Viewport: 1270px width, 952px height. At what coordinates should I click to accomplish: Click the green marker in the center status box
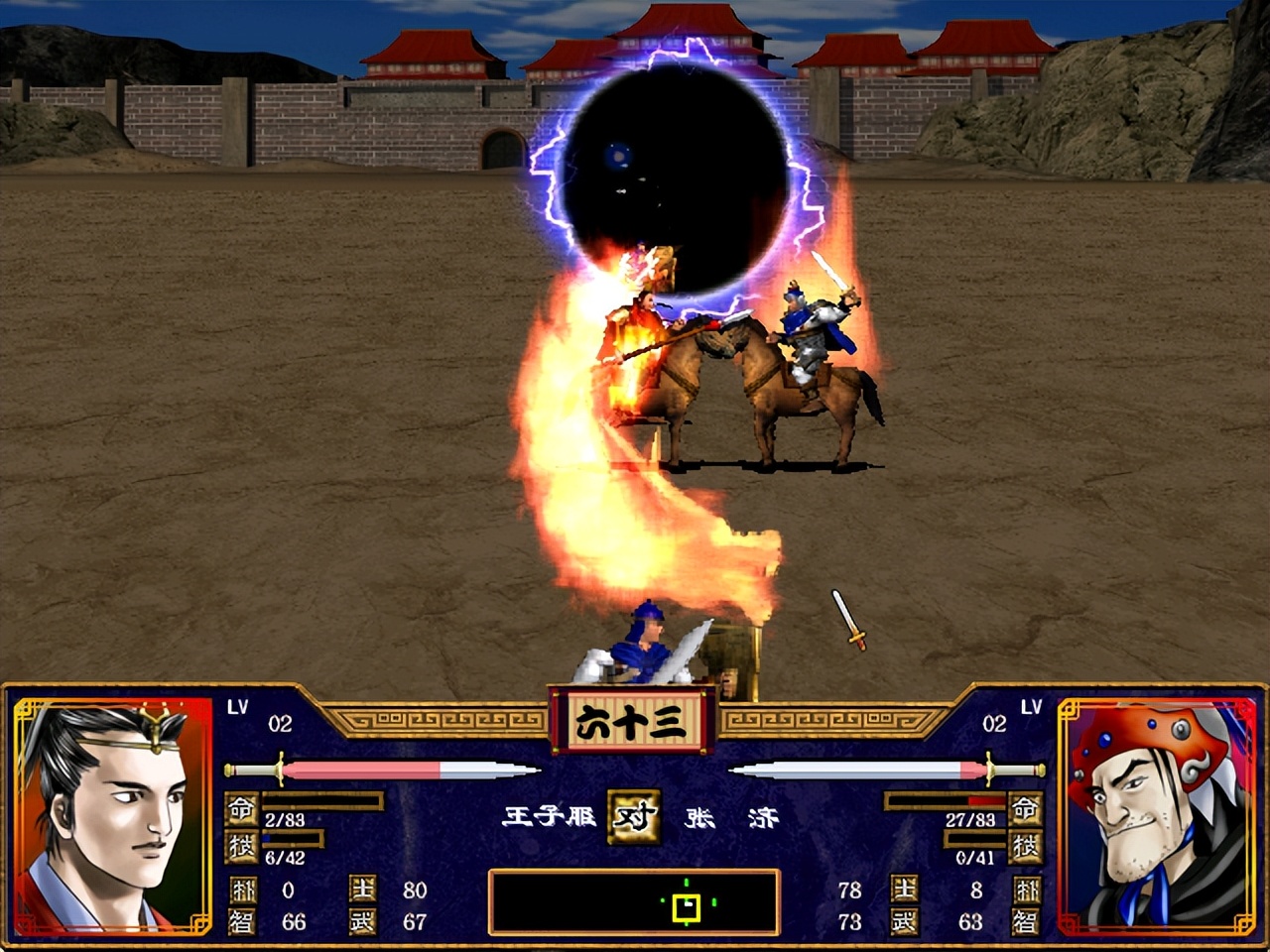(685, 904)
